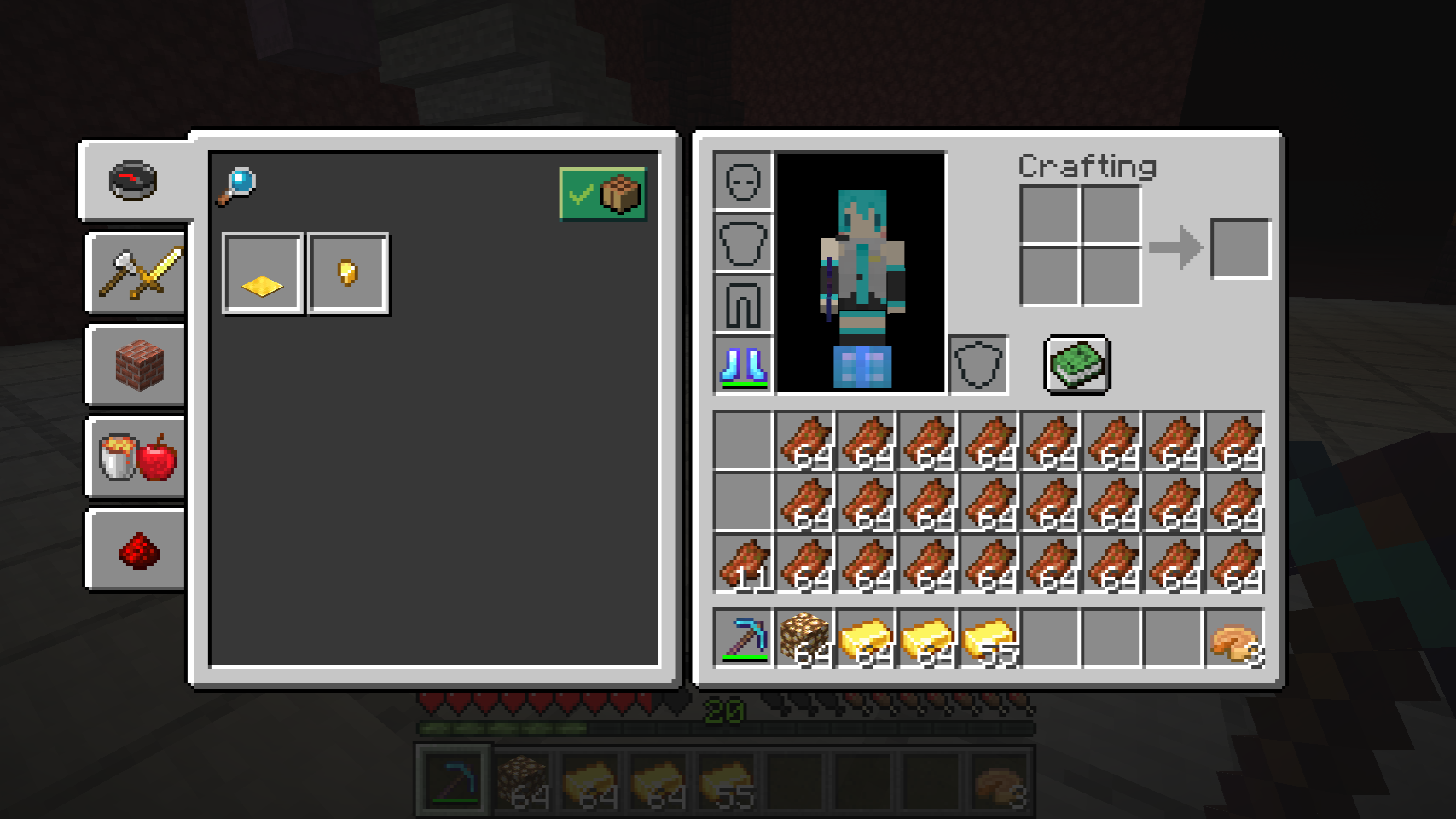1456x819 pixels.
Task: Open the axe and sword equipment tab
Action: pos(138,273)
